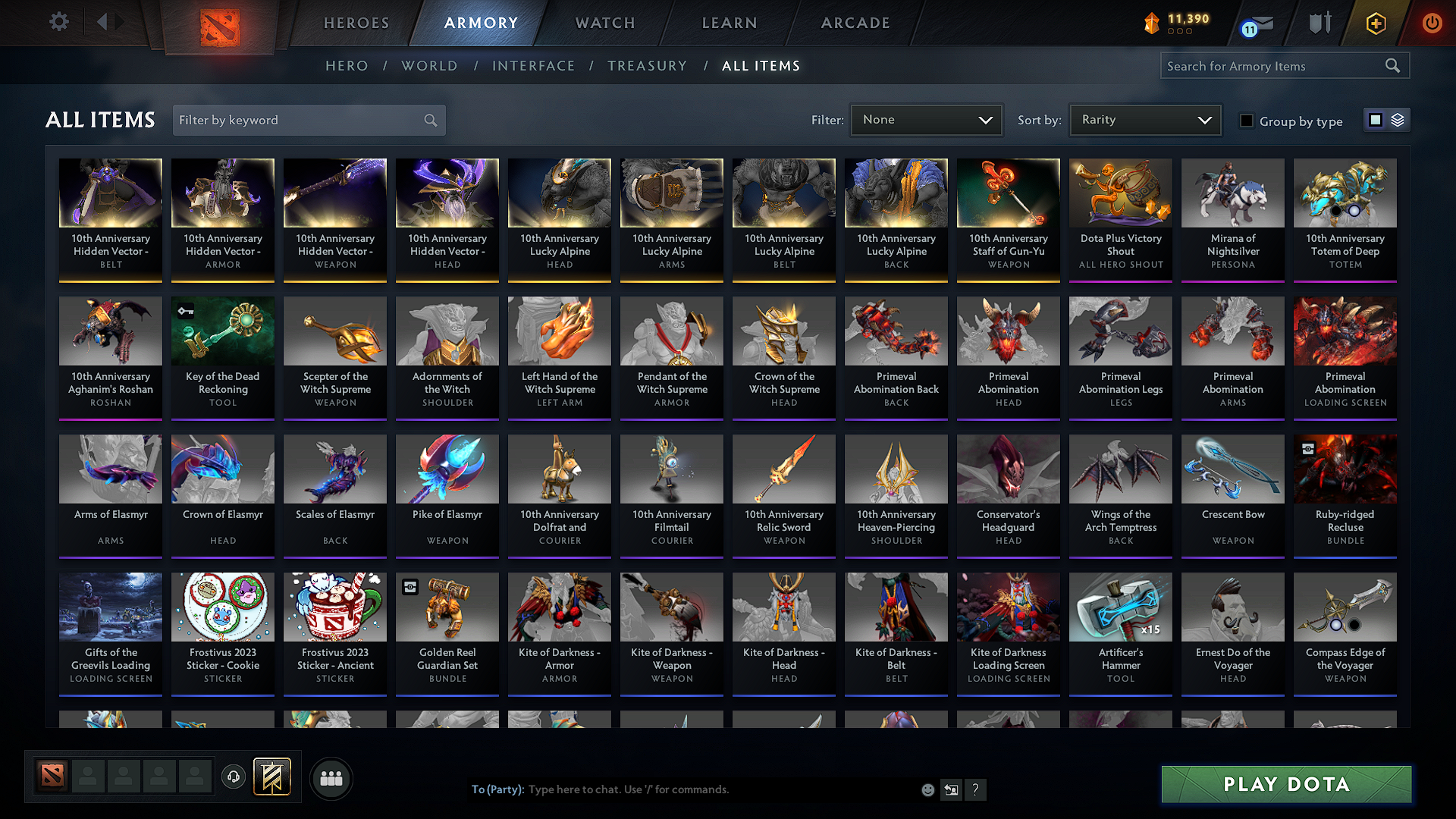Click the PLAY DOTA button
1456x819 pixels.
pyautogui.click(x=1285, y=784)
